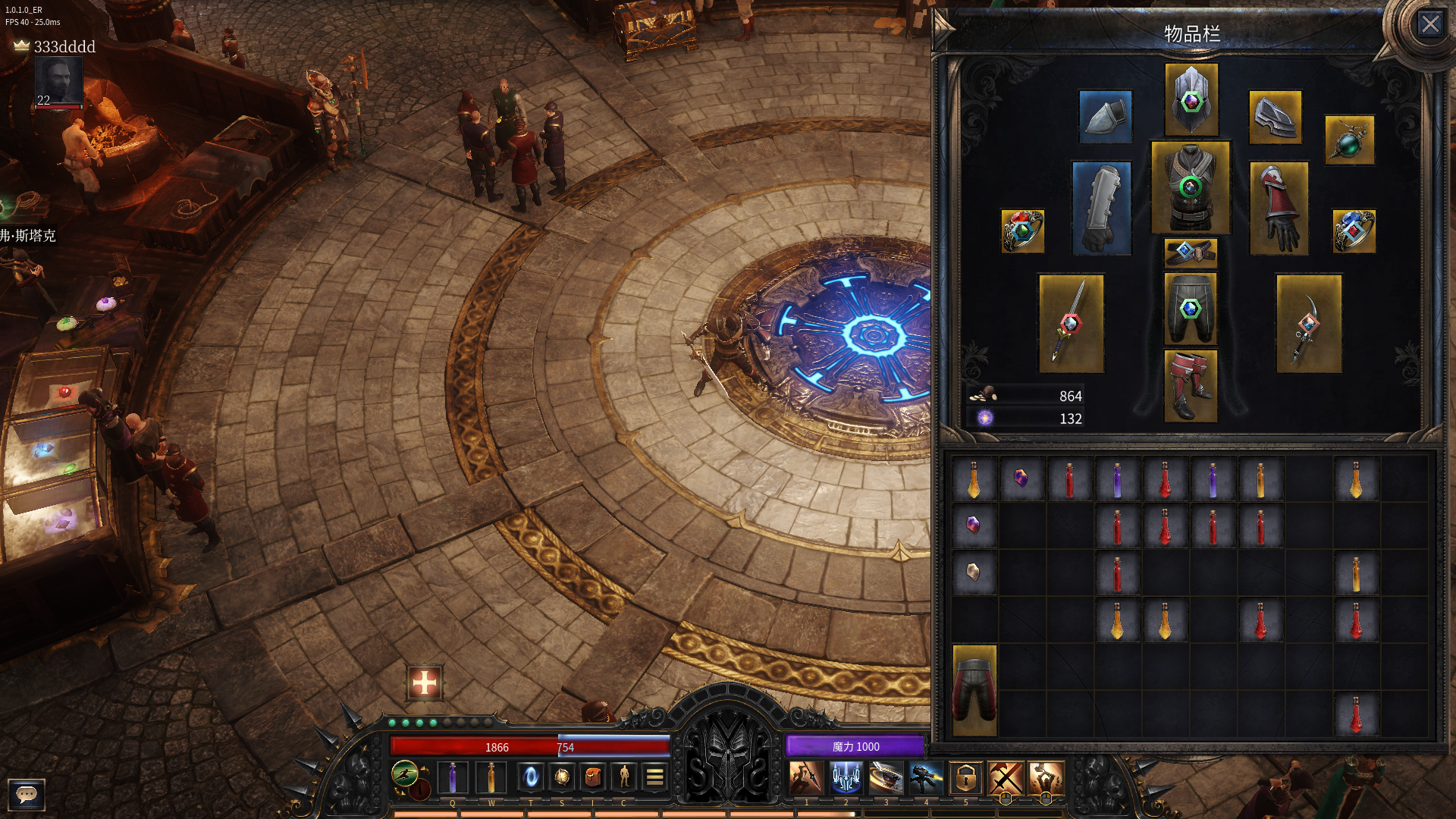Select the equipped belt slot
Screen dimensions: 1456x819
[1191, 253]
